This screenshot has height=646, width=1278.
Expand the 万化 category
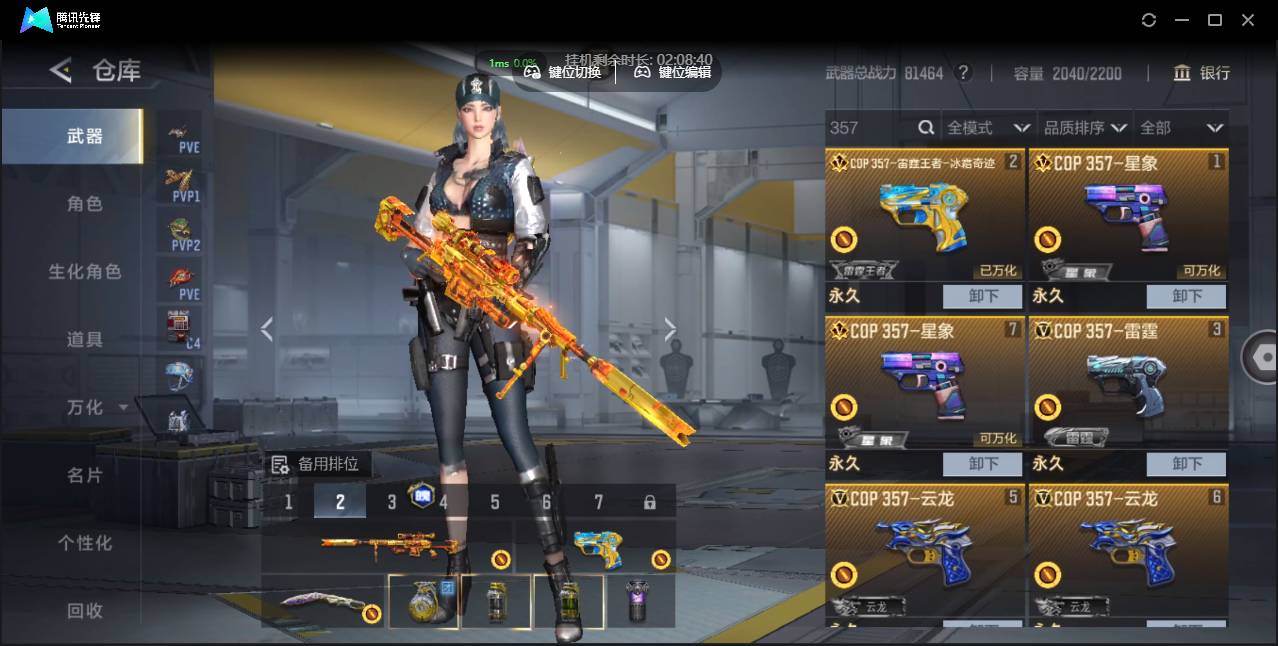(96, 408)
